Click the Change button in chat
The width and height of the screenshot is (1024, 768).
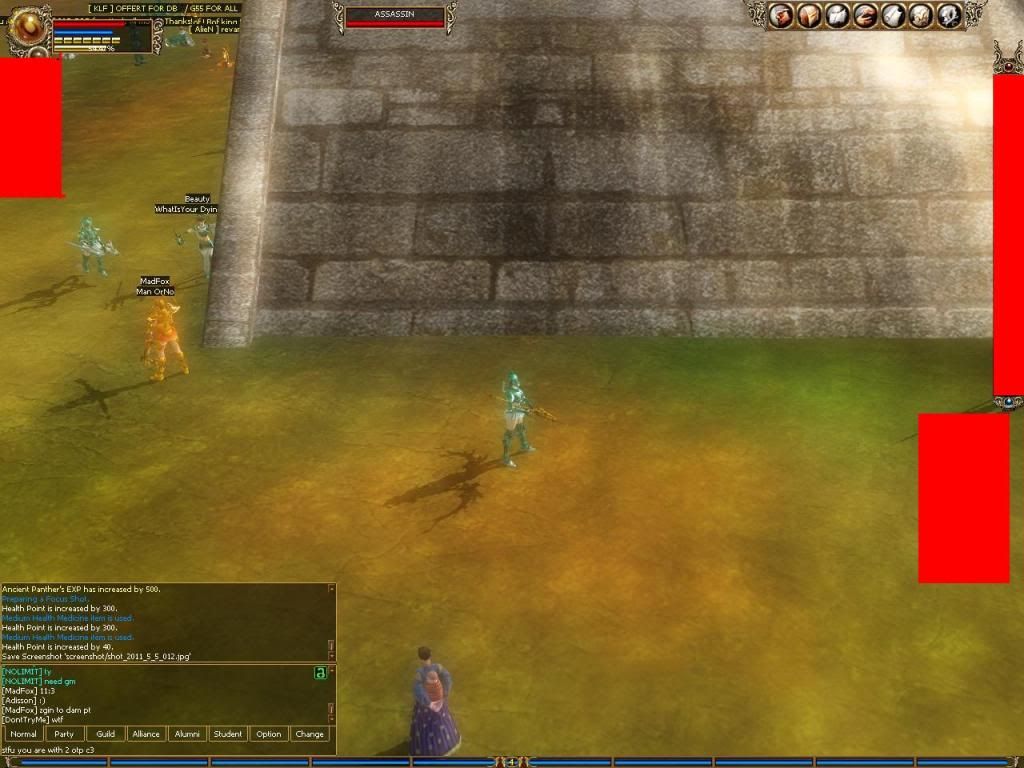pos(310,734)
